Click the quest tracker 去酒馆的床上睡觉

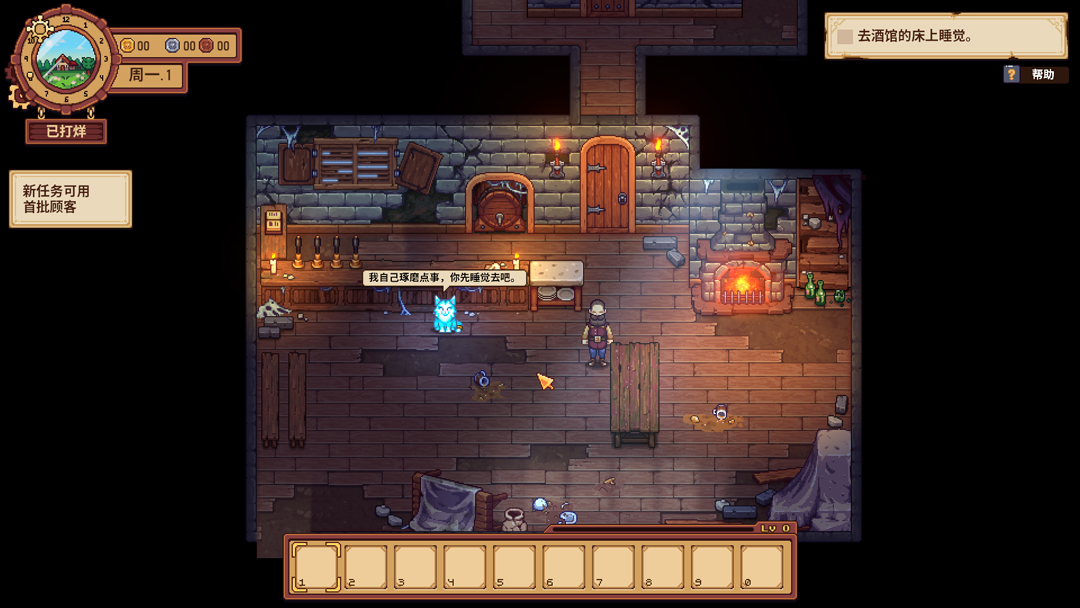point(945,36)
